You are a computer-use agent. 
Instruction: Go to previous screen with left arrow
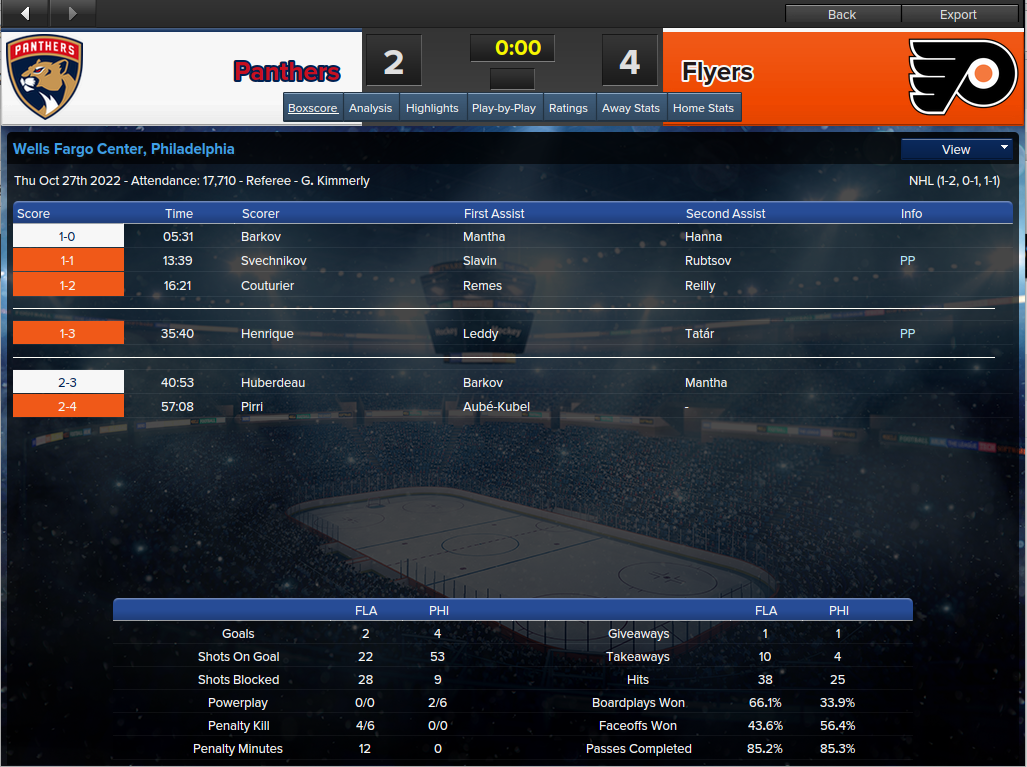[x=25, y=13]
